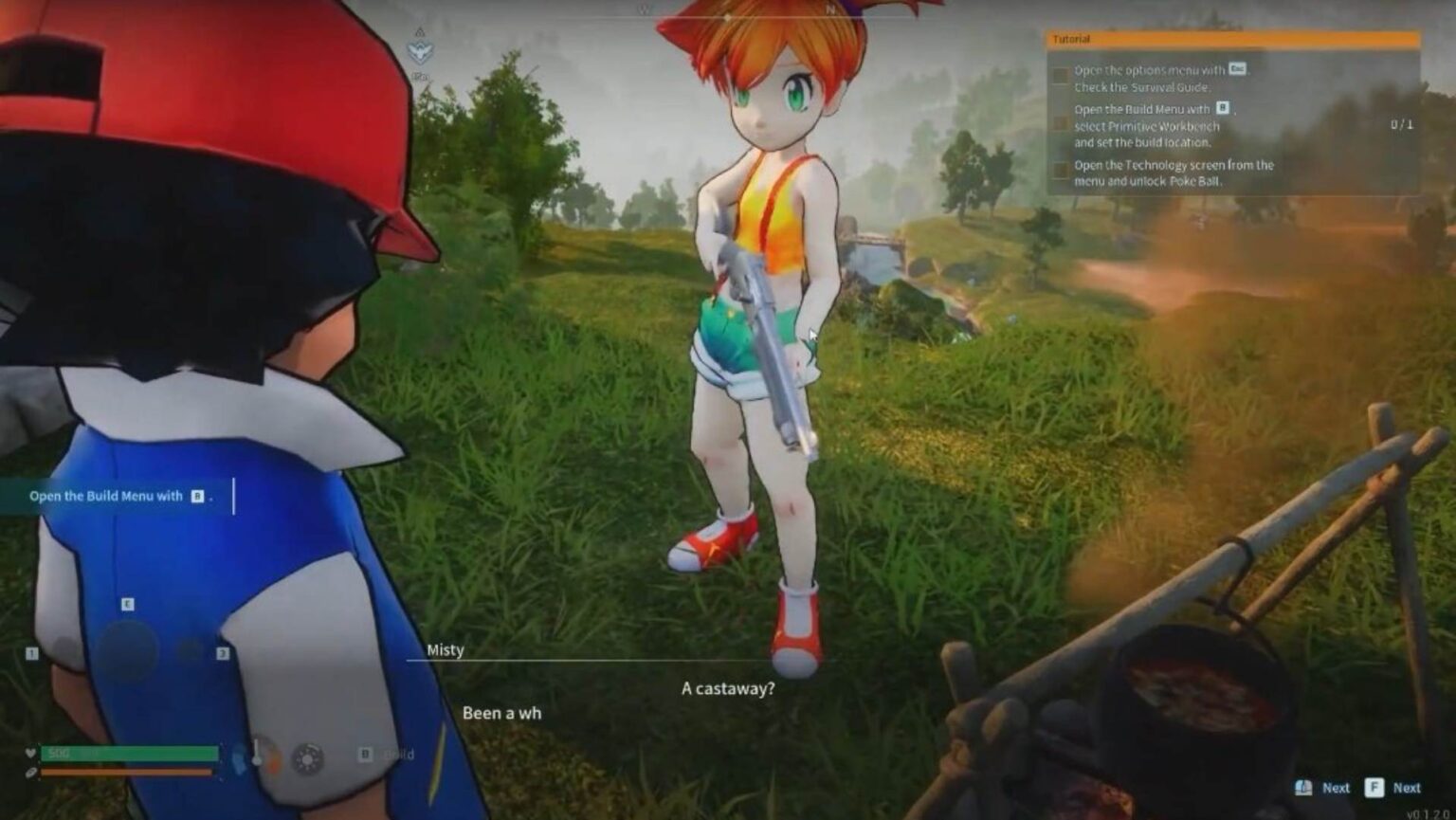
Task: Select the Misty name label in the dialog
Action: [446, 649]
